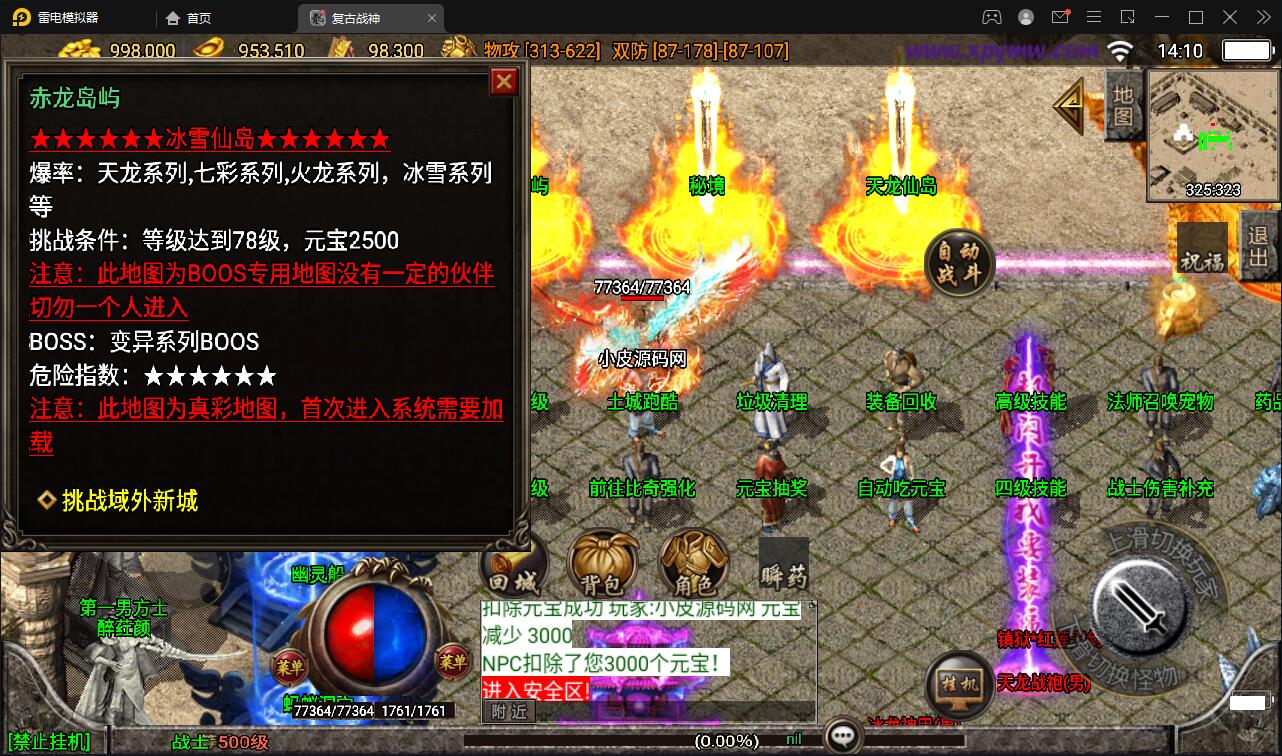Open the chat scroll arrow on message box

tap(811, 604)
